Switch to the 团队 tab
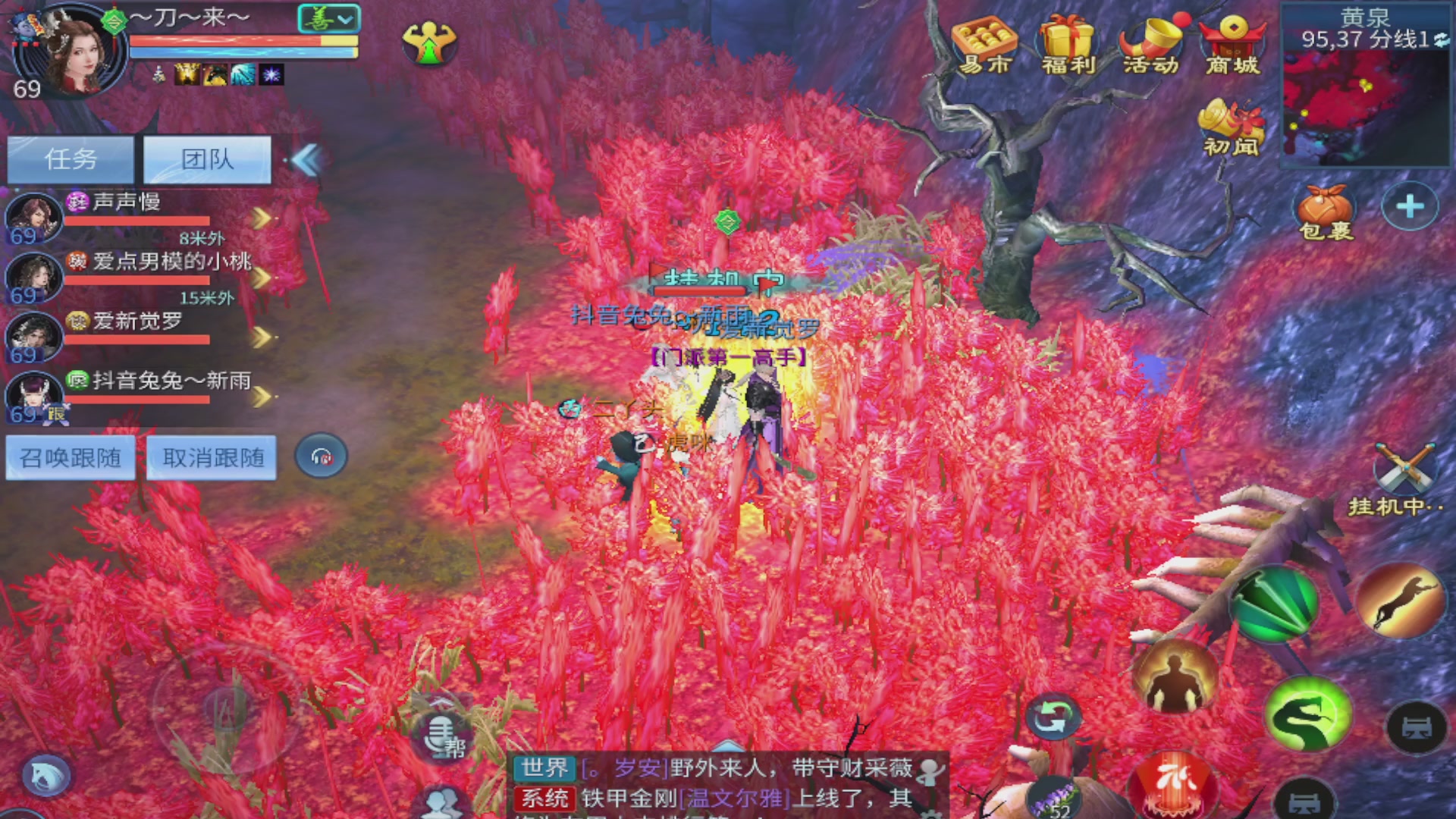This screenshot has width=1456, height=819. coord(207,159)
